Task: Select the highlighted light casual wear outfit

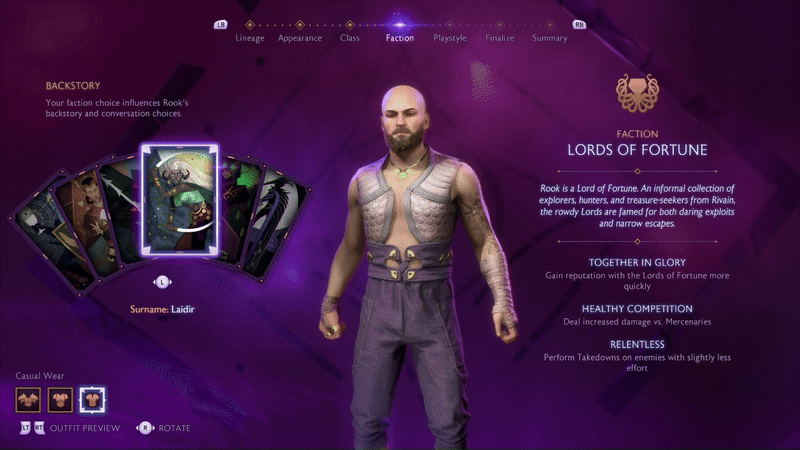Action: (x=93, y=400)
